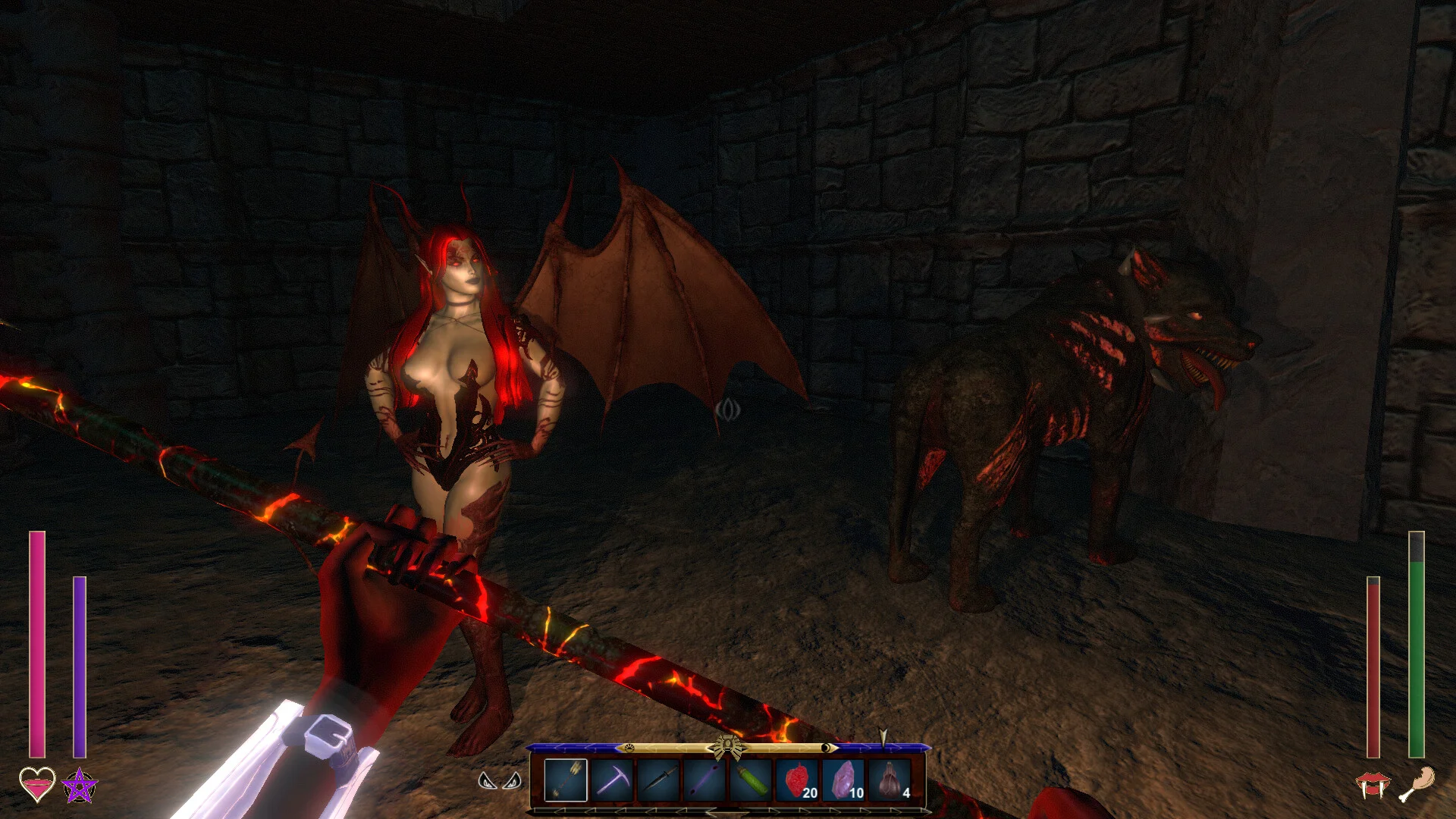Viewport: 1456px width, 819px height.
Task: Select the golden trident hotbar slot
Action: 566,780
